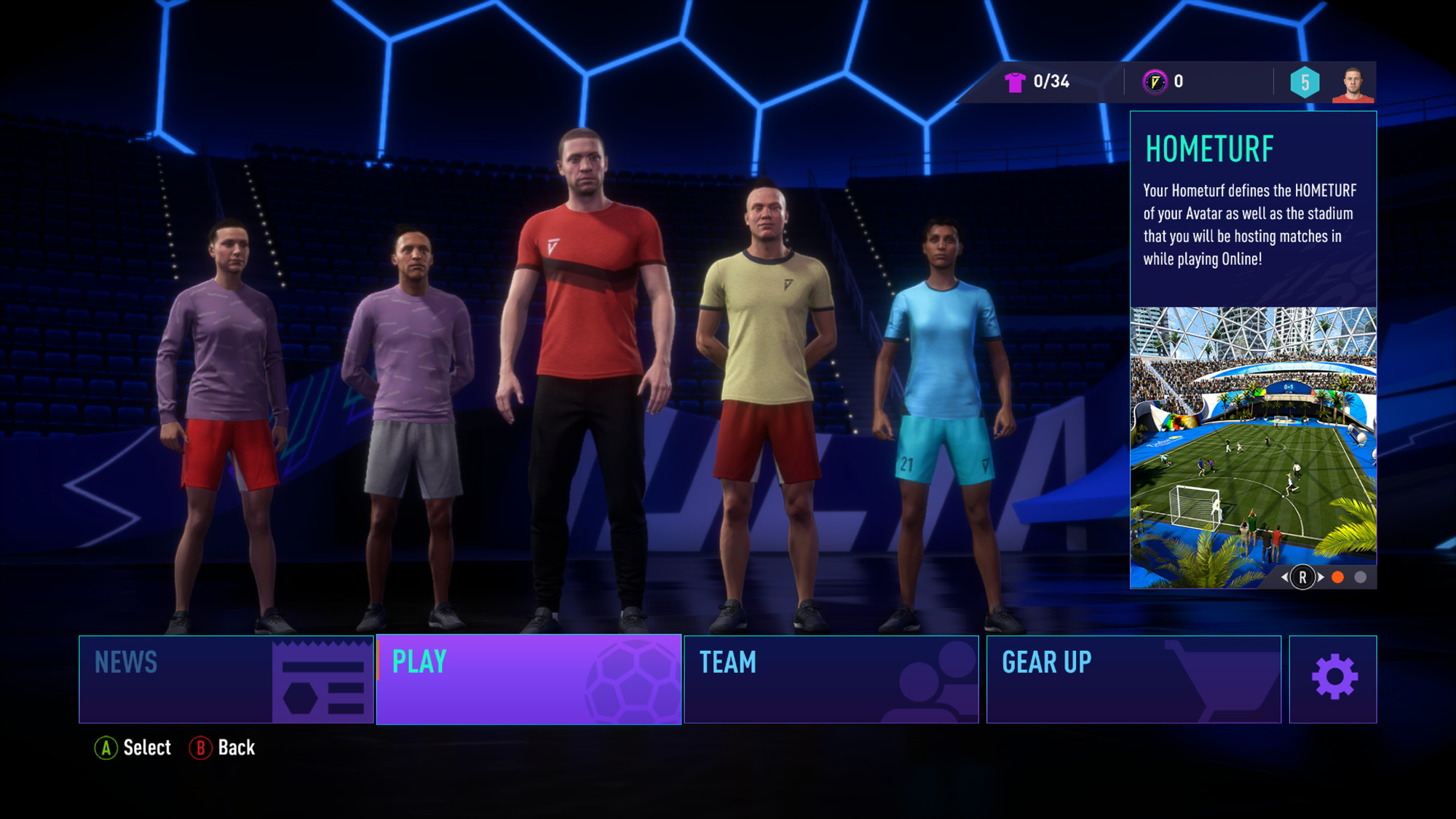Open the TEAM menu tile
Image resolution: width=1456 pixels, height=819 pixels.
(x=831, y=679)
